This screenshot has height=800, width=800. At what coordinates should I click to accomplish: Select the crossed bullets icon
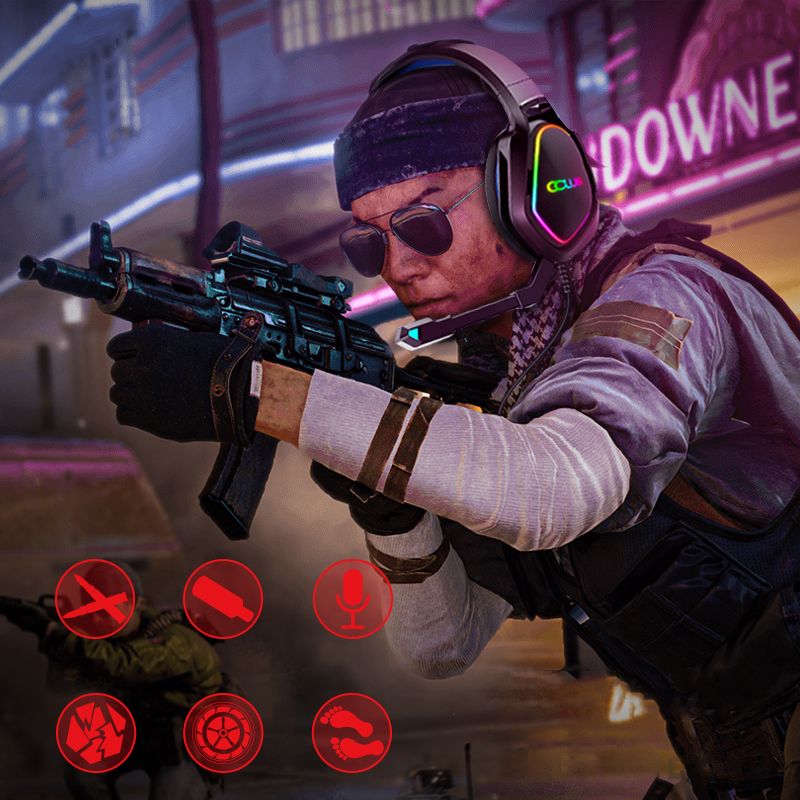(95, 599)
